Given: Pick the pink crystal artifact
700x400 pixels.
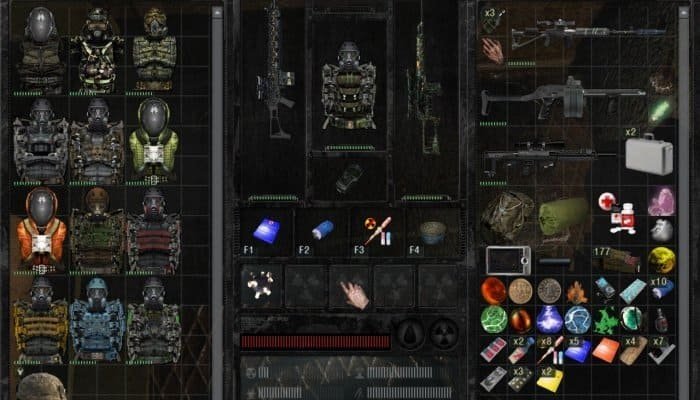Looking at the screenshot, I should (x=660, y=202).
